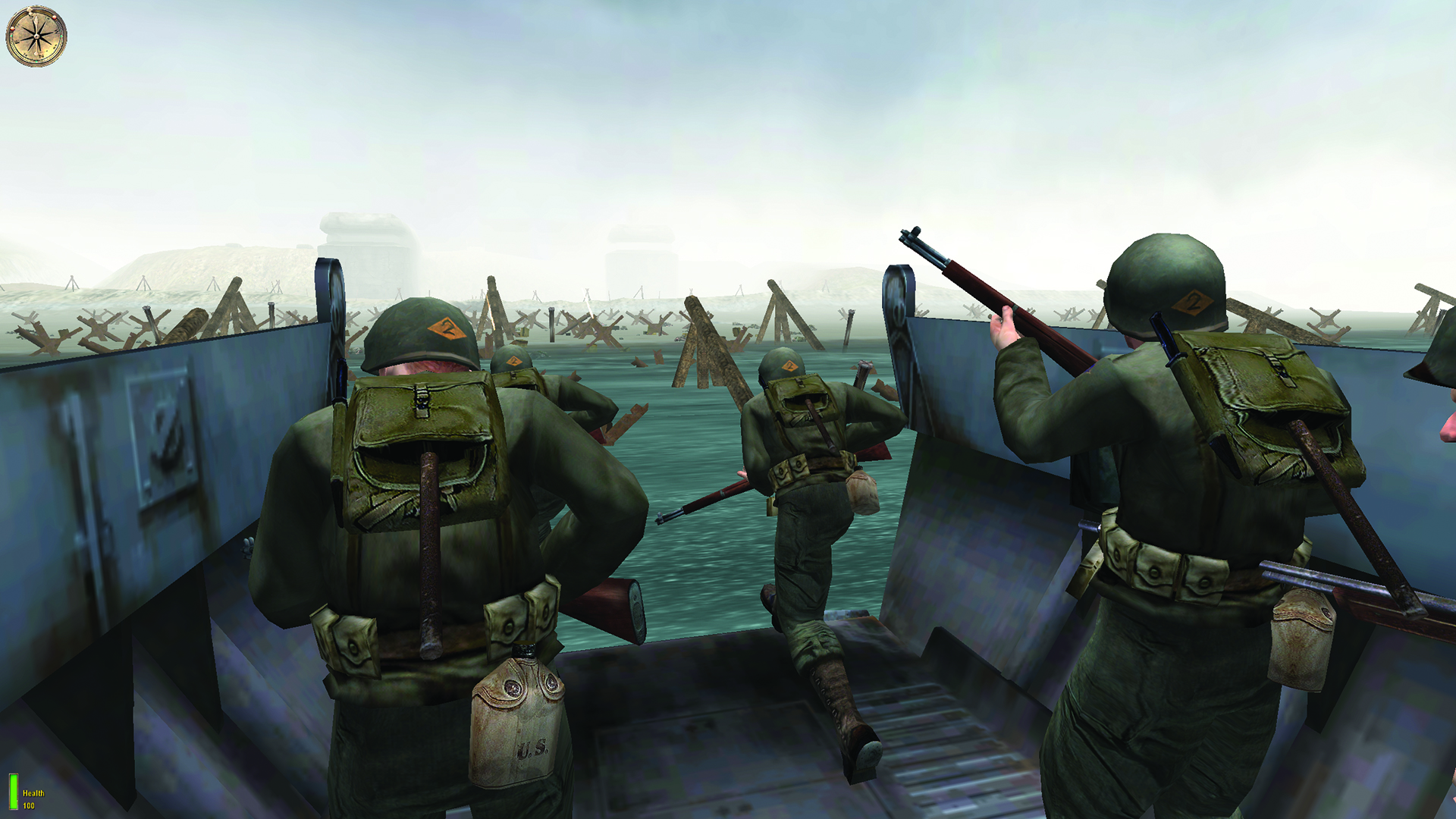Click the green health bar

point(13,792)
